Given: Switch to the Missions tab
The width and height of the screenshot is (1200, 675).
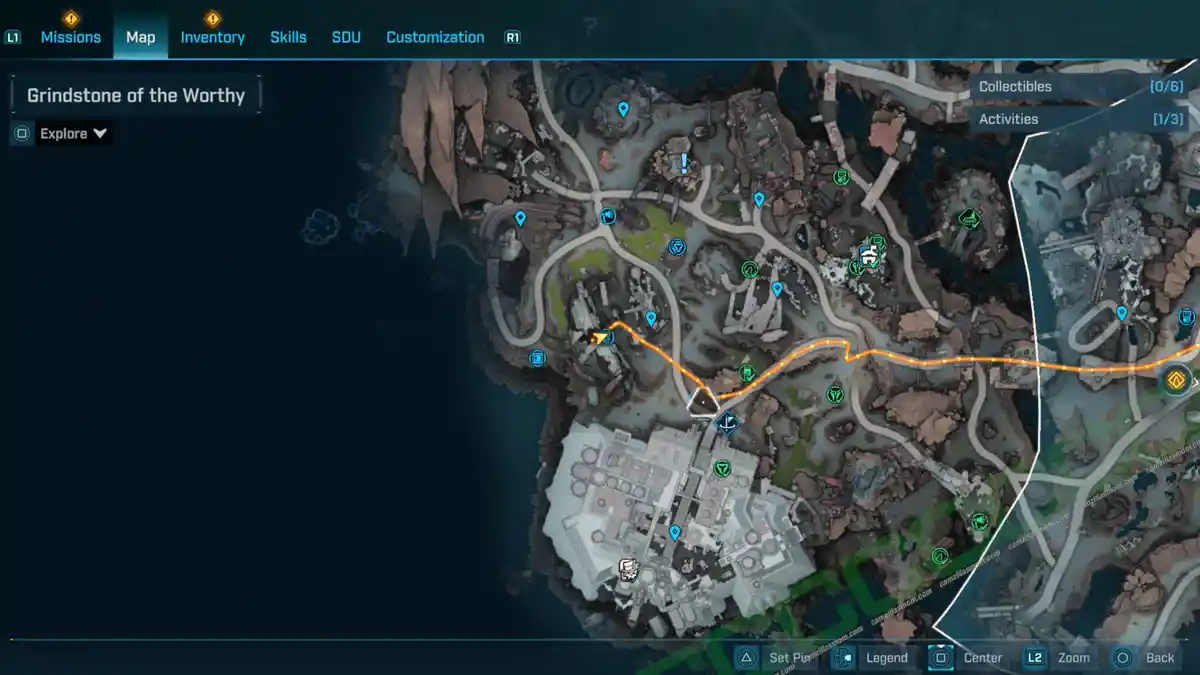Looking at the screenshot, I should coord(70,37).
